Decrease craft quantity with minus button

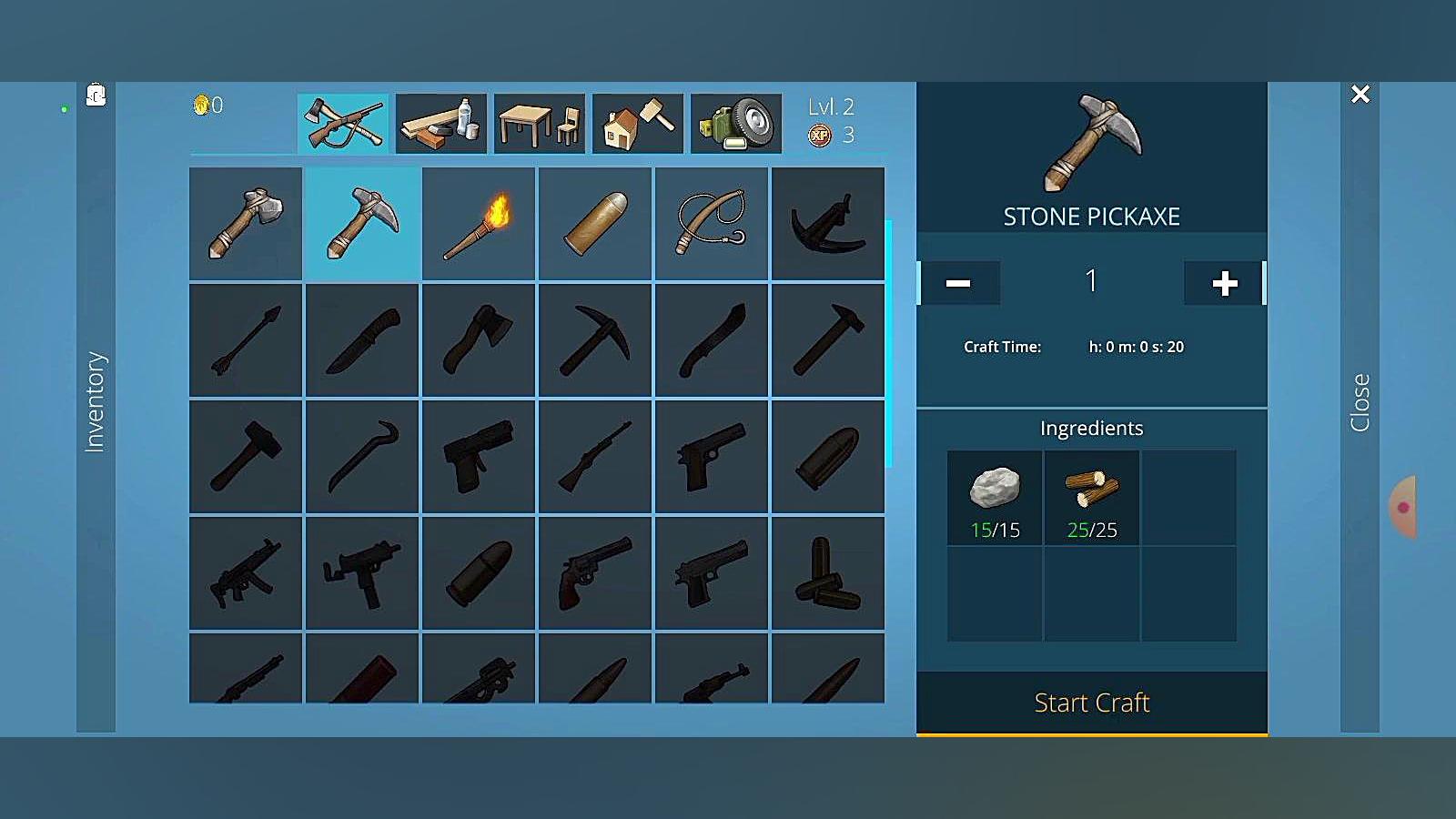958,283
